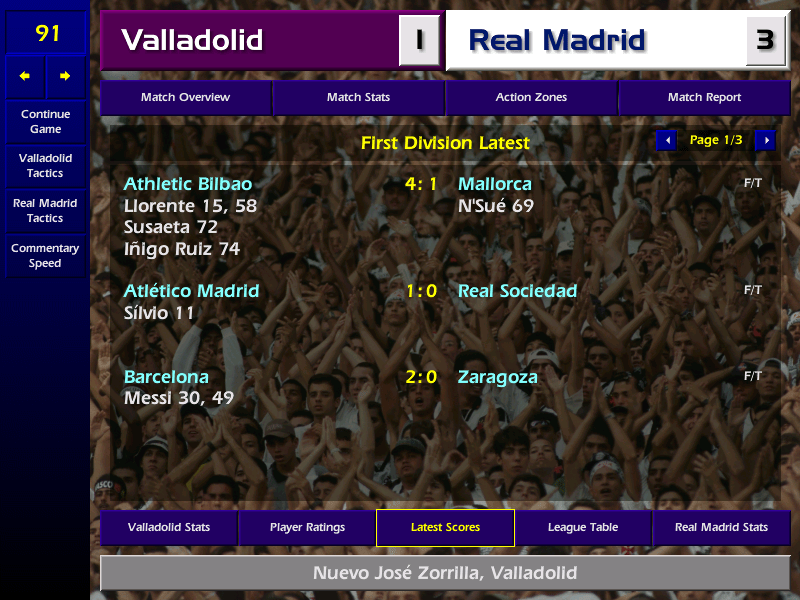Open the Player Ratings tab
The height and width of the screenshot is (600, 800).
pos(307,527)
